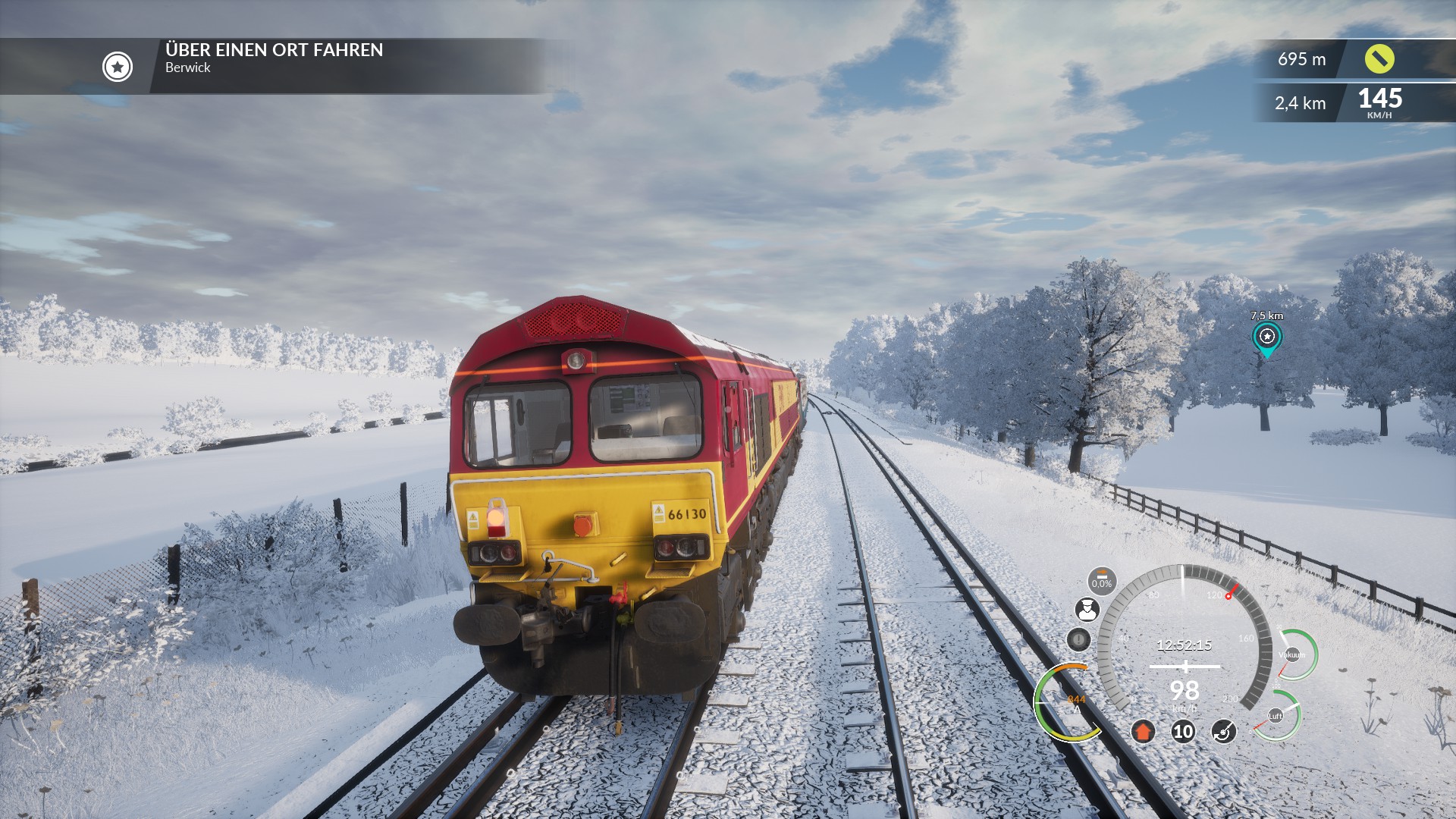Select the number 10 circular icon
Image resolution: width=1456 pixels, height=819 pixels.
[x=1183, y=732]
